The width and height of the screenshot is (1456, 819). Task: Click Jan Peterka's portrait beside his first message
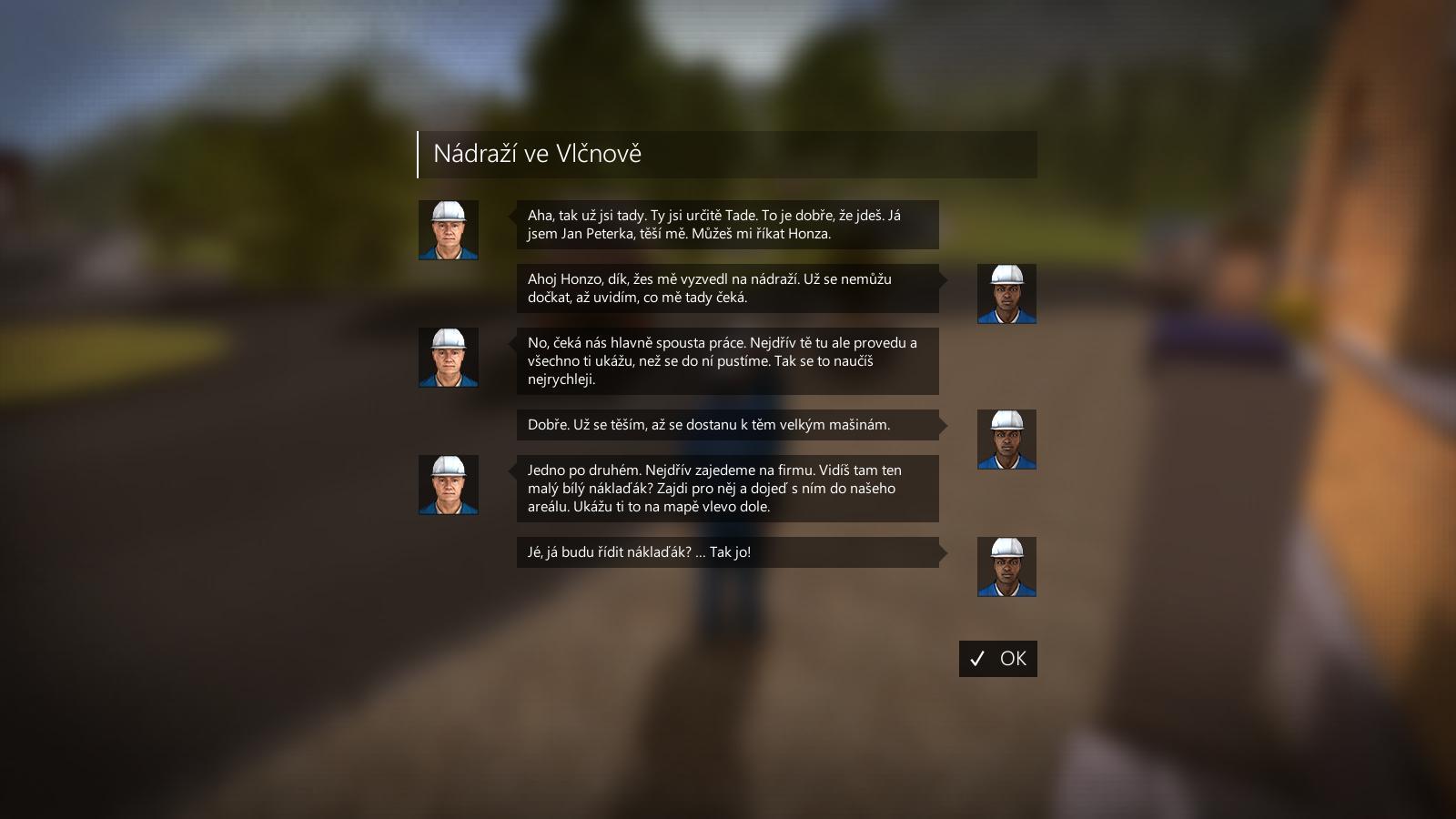click(x=448, y=228)
